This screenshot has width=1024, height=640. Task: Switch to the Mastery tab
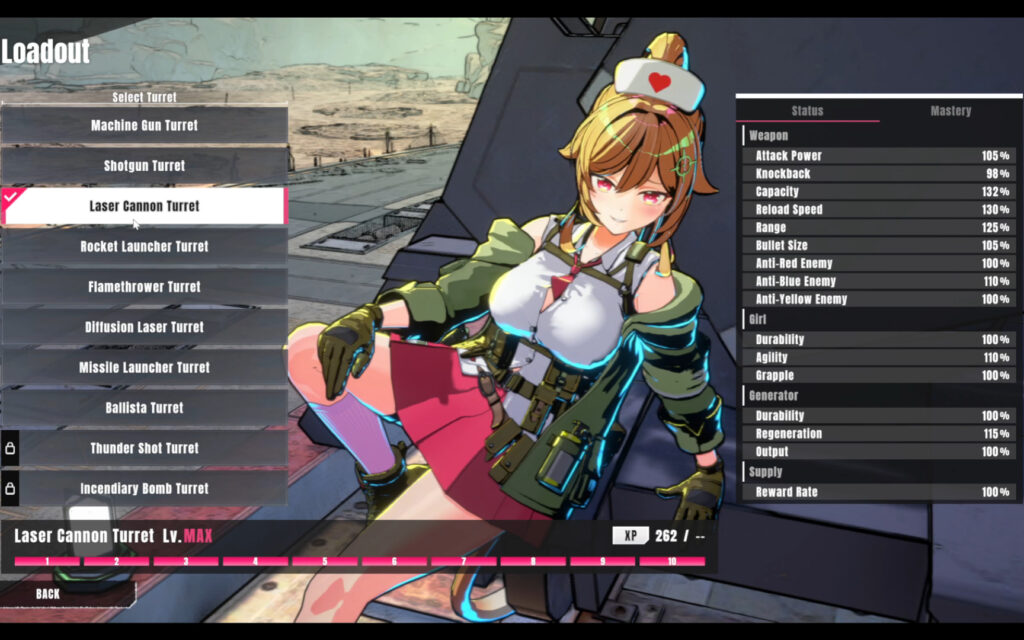(950, 111)
